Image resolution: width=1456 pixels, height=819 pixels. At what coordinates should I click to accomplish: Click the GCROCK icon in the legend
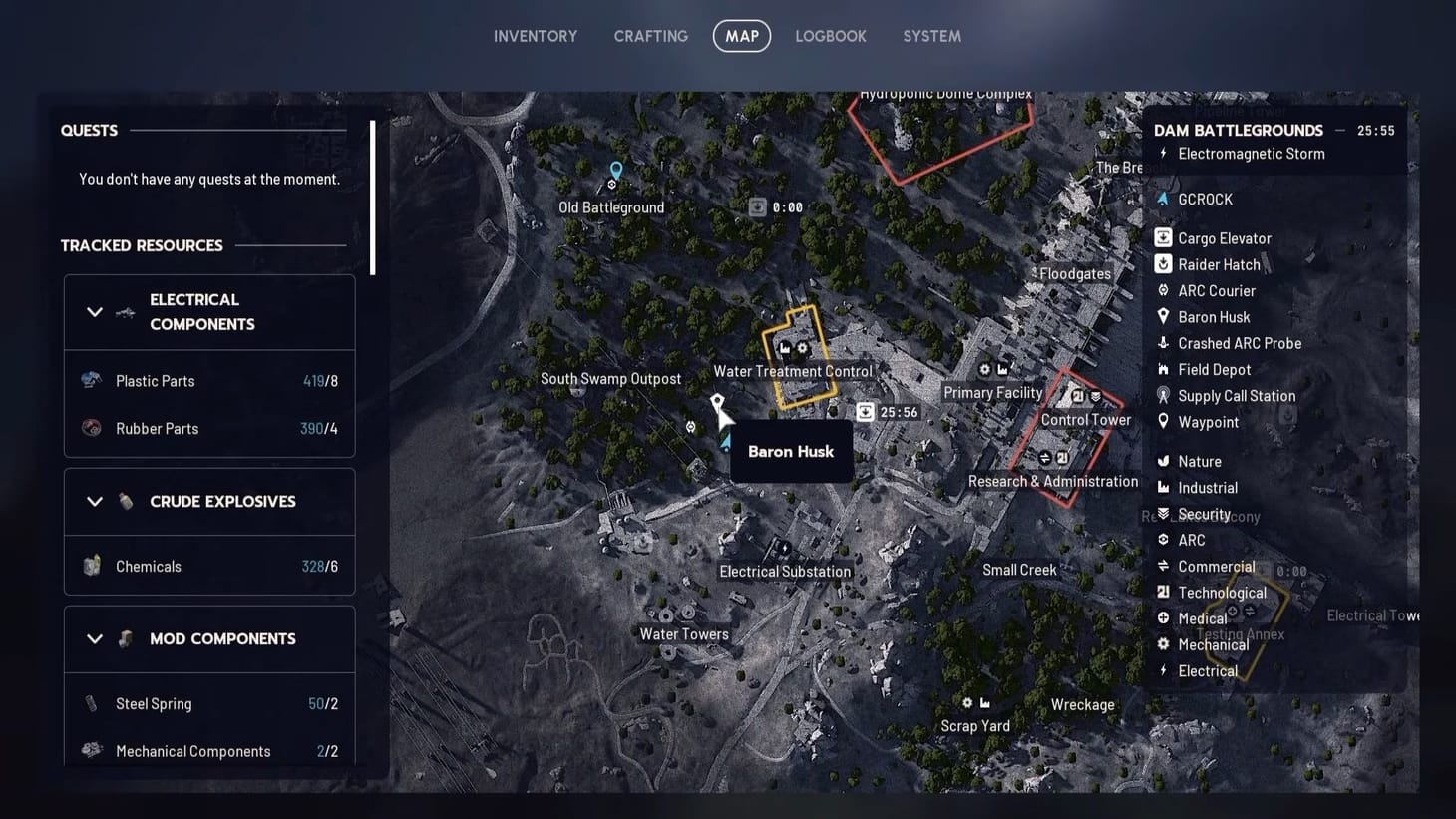[1161, 199]
